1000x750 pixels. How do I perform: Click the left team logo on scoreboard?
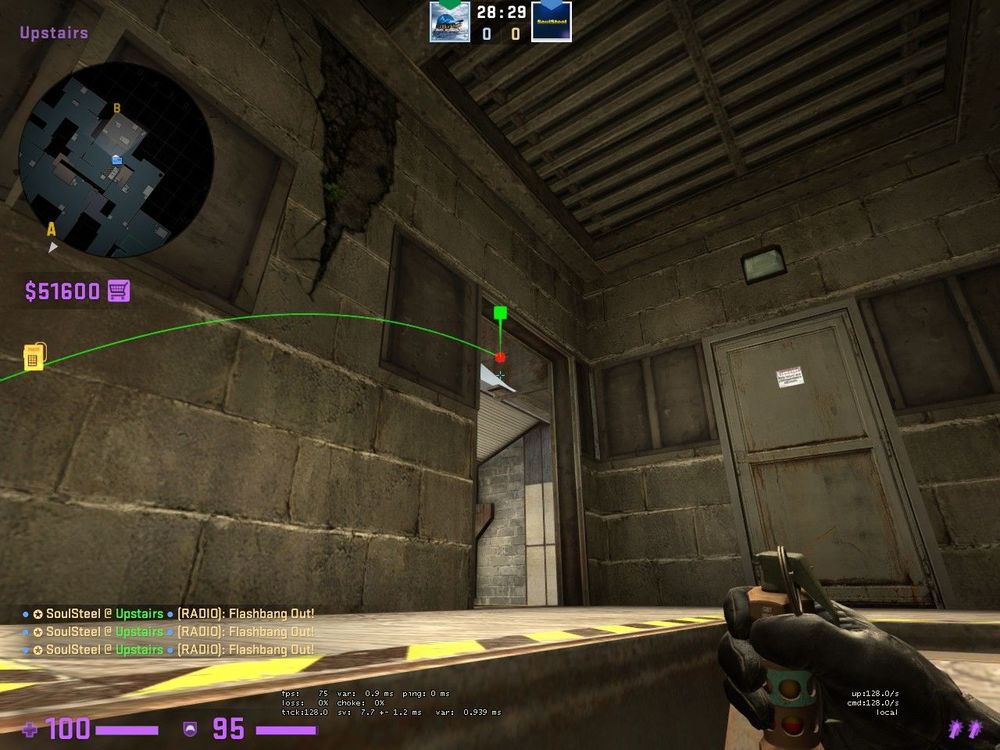(x=450, y=22)
